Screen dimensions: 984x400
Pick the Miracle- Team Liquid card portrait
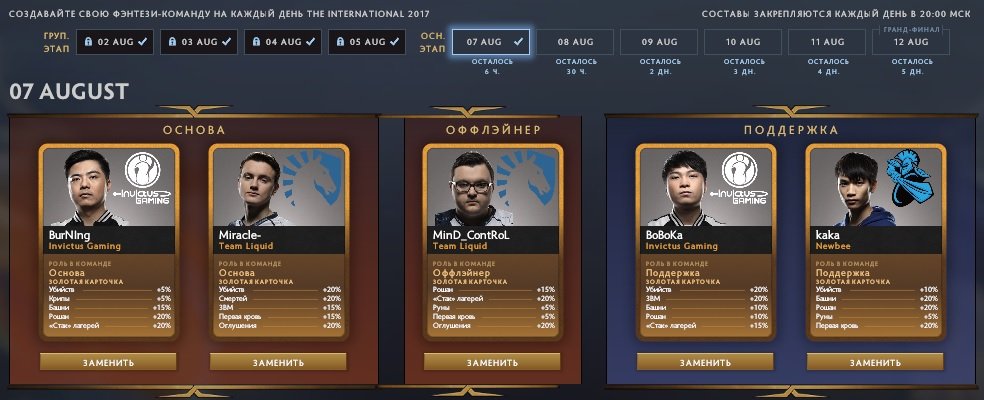tap(278, 190)
